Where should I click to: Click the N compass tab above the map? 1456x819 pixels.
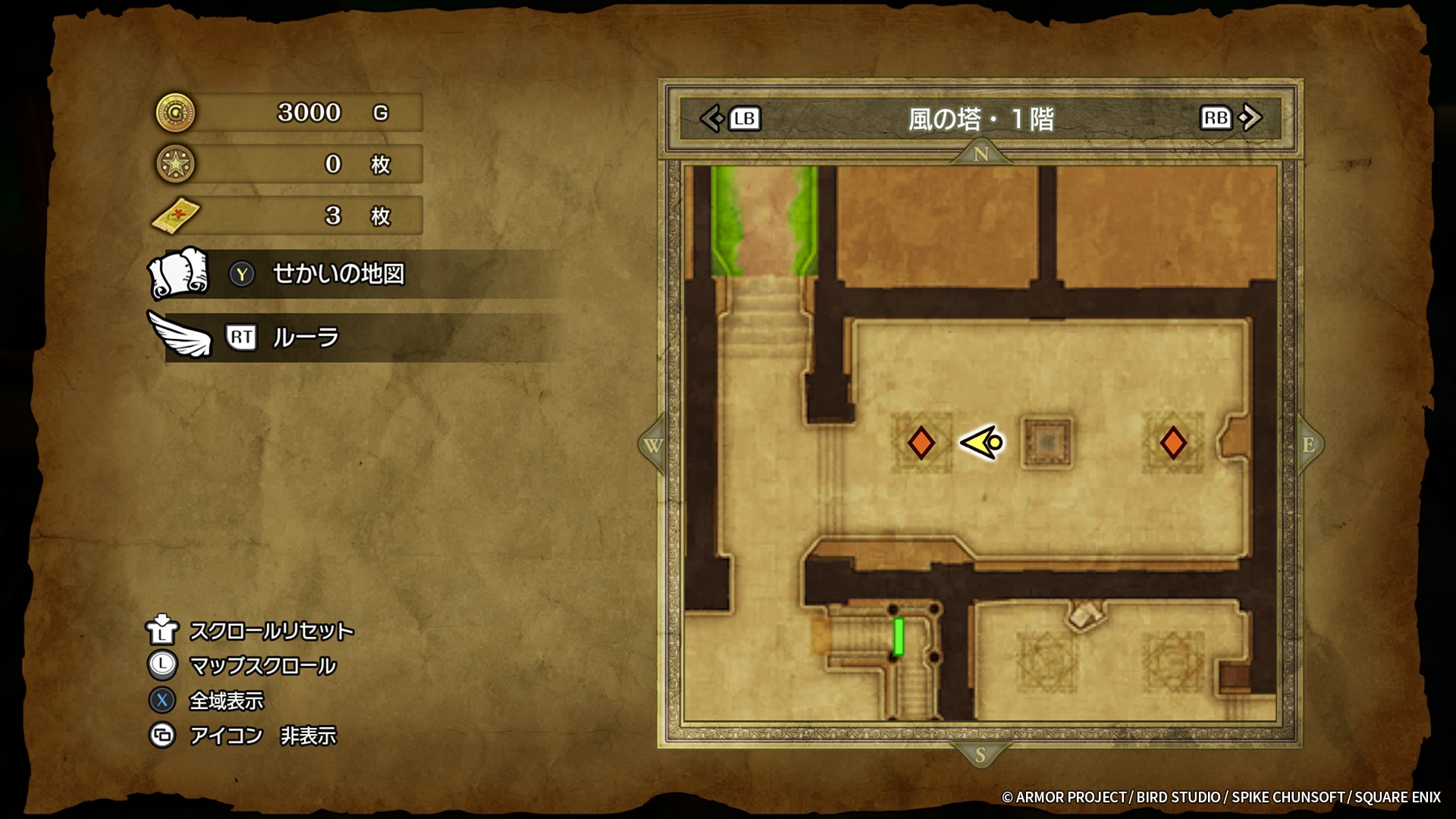pos(981,154)
